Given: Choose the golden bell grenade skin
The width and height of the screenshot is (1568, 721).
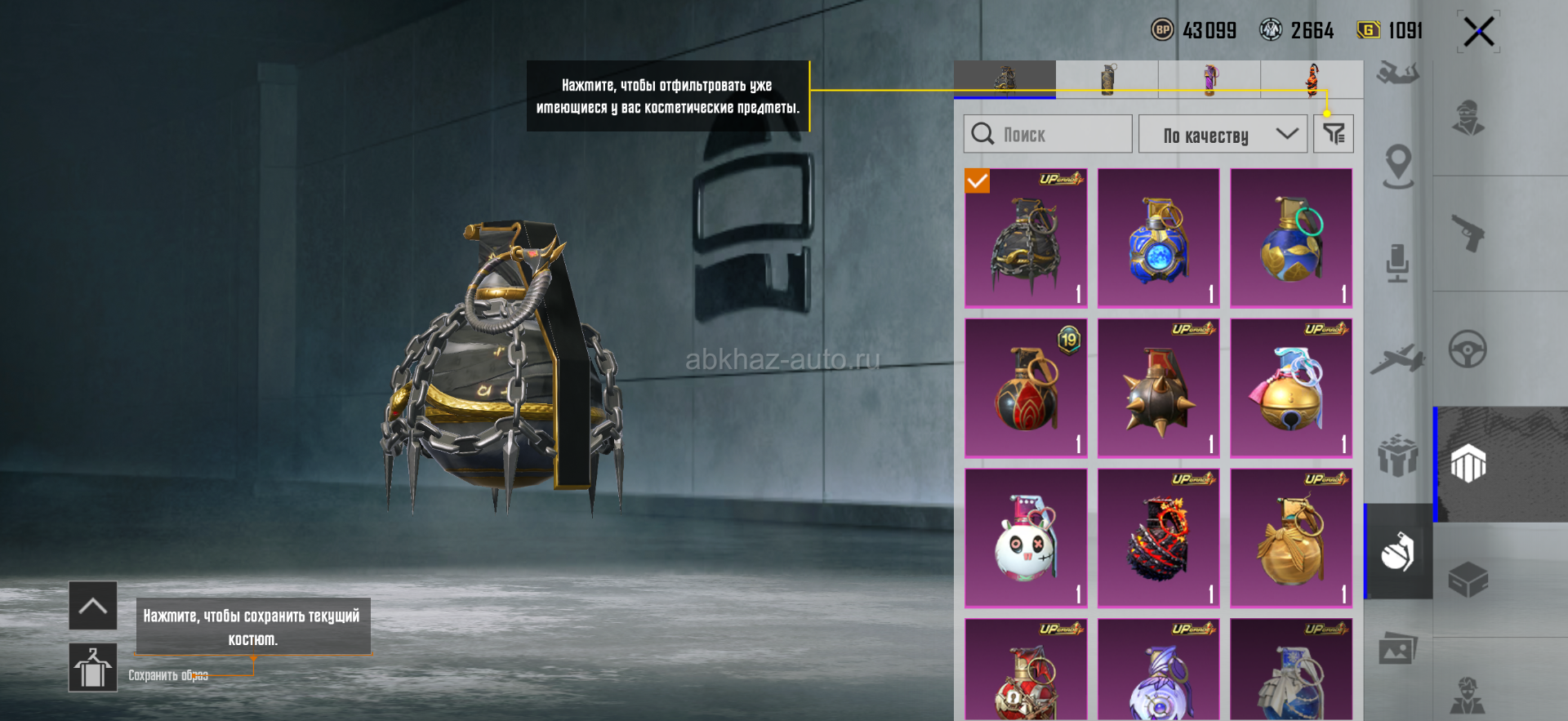Looking at the screenshot, I should 1291,388.
